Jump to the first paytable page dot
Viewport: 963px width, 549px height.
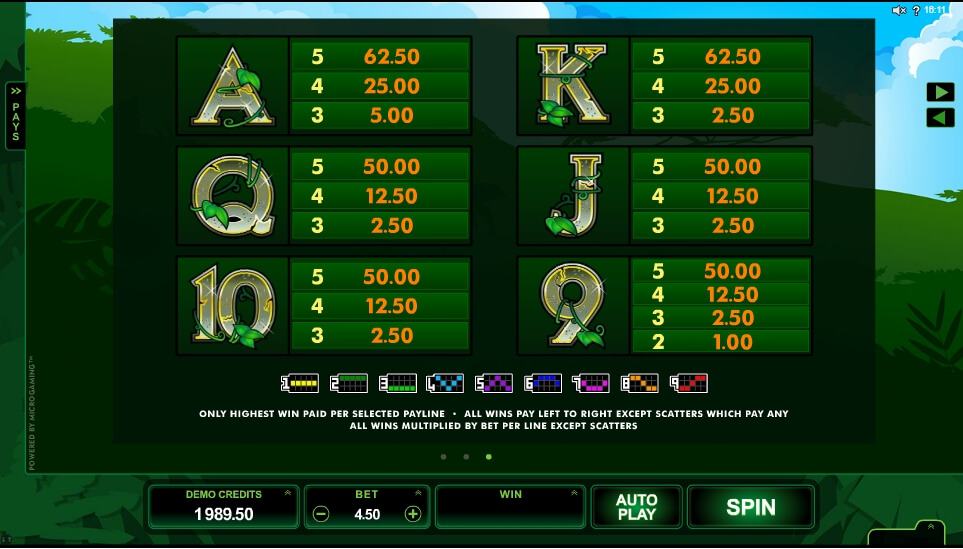click(443, 457)
